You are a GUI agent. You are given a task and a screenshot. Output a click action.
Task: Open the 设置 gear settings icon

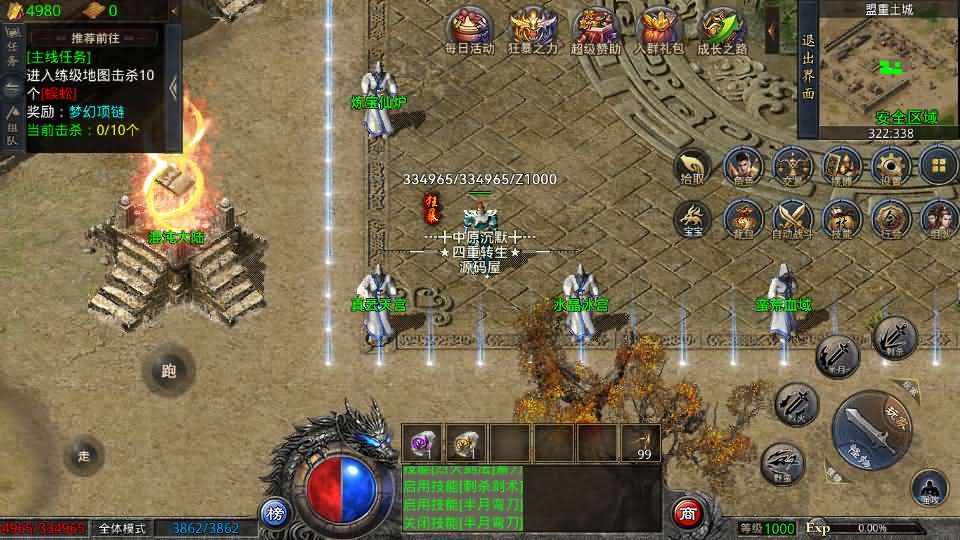890,166
